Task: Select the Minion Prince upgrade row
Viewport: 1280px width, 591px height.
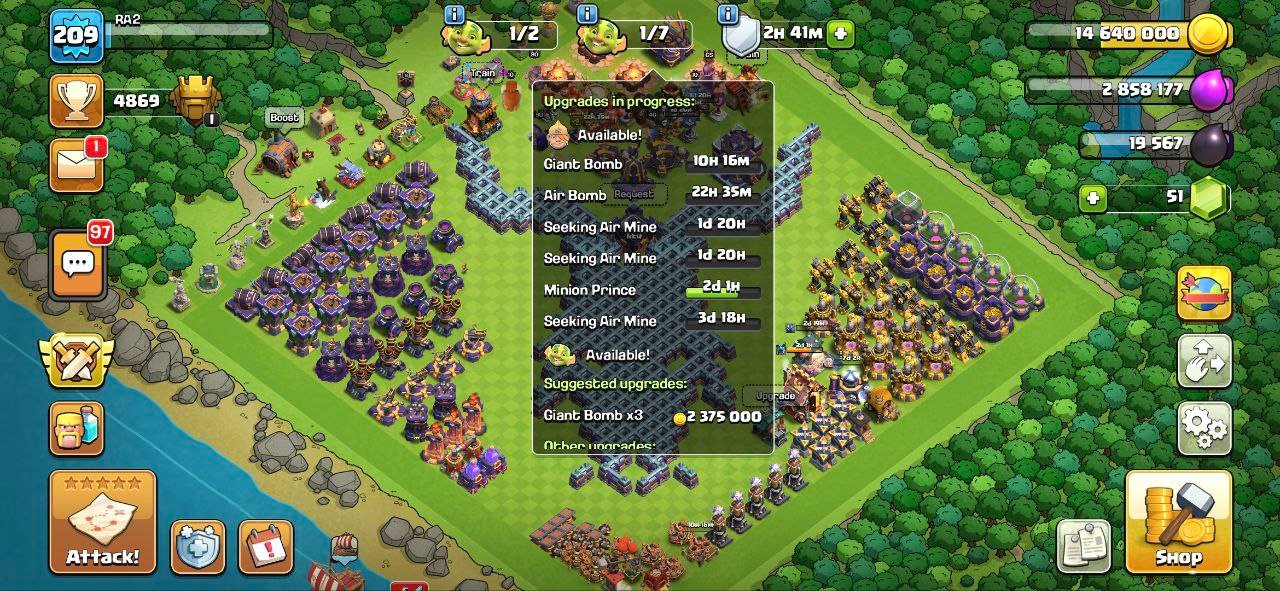Action: point(652,290)
